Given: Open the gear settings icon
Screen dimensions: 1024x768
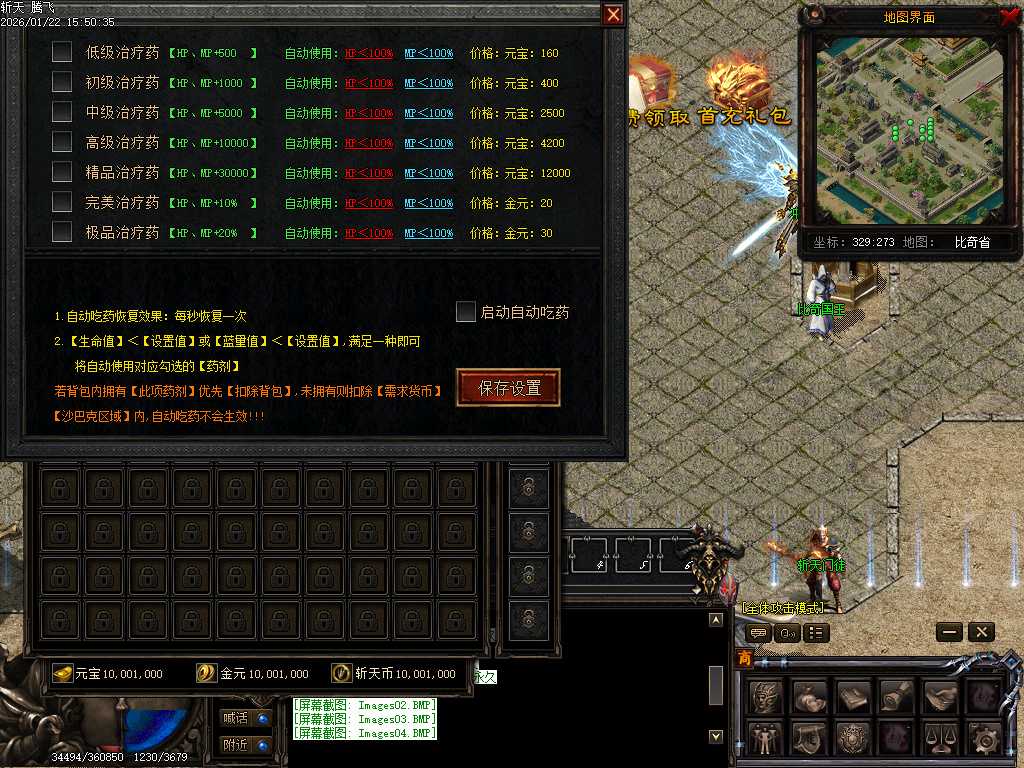Looking at the screenshot, I should click(983, 739).
